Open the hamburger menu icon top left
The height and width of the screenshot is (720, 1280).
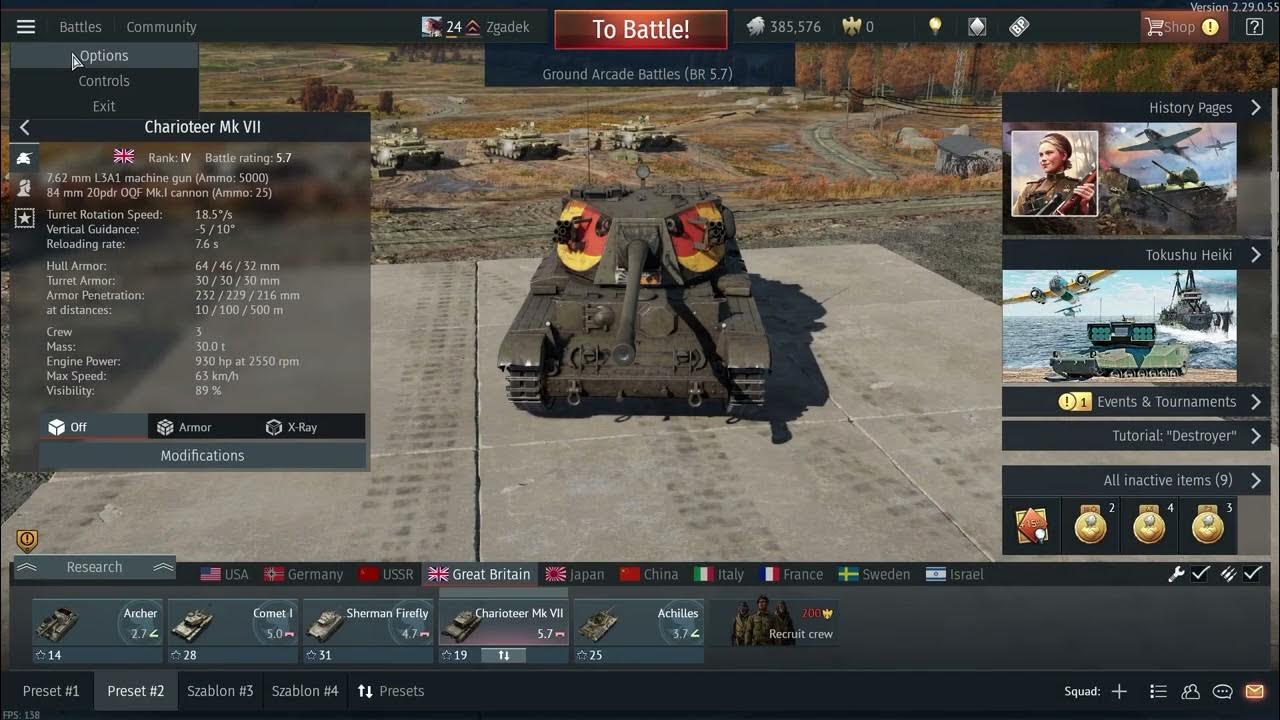click(x=25, y=26)
